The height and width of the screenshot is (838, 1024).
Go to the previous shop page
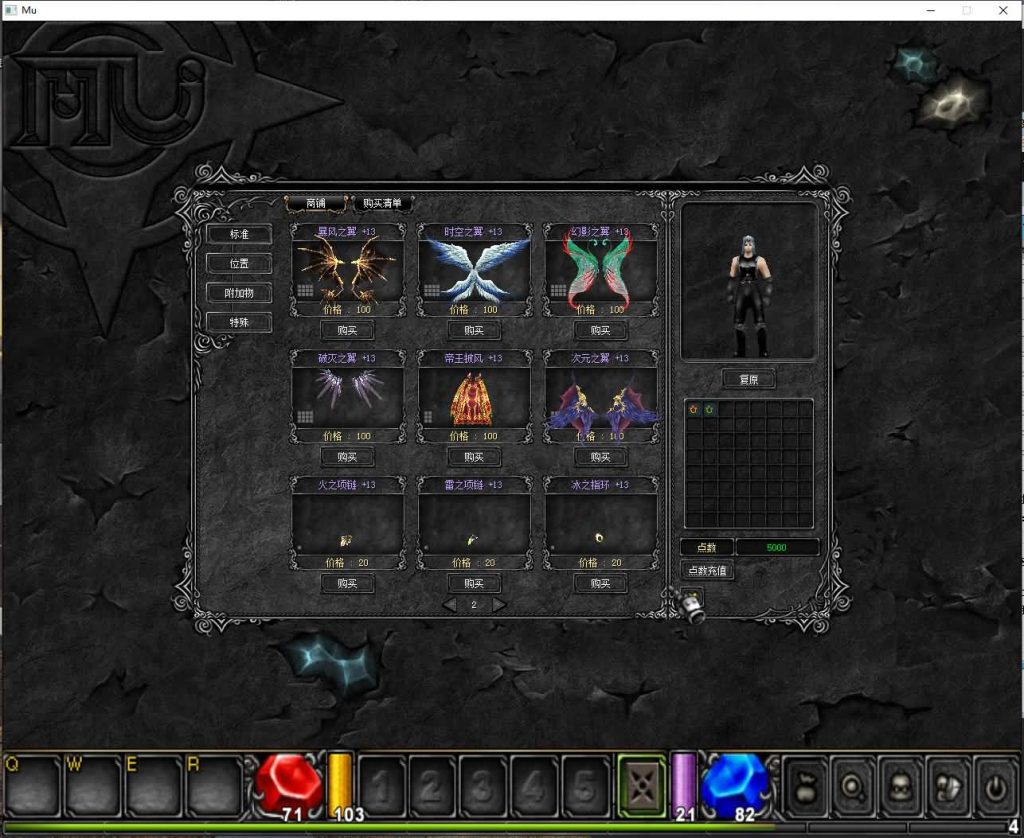(450, 605)
